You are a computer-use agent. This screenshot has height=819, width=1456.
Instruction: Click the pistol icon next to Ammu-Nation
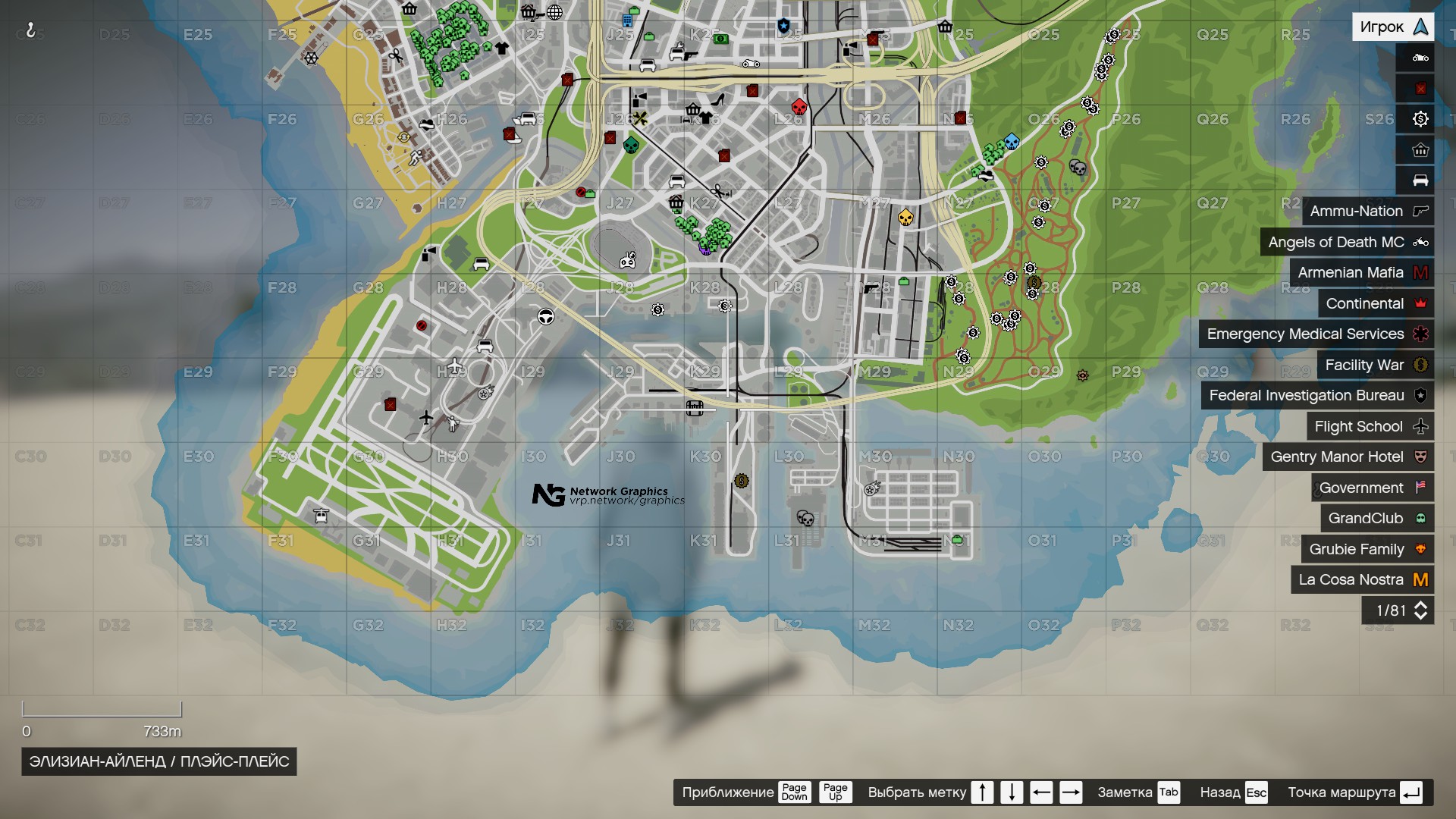(x=1422, y=212)
